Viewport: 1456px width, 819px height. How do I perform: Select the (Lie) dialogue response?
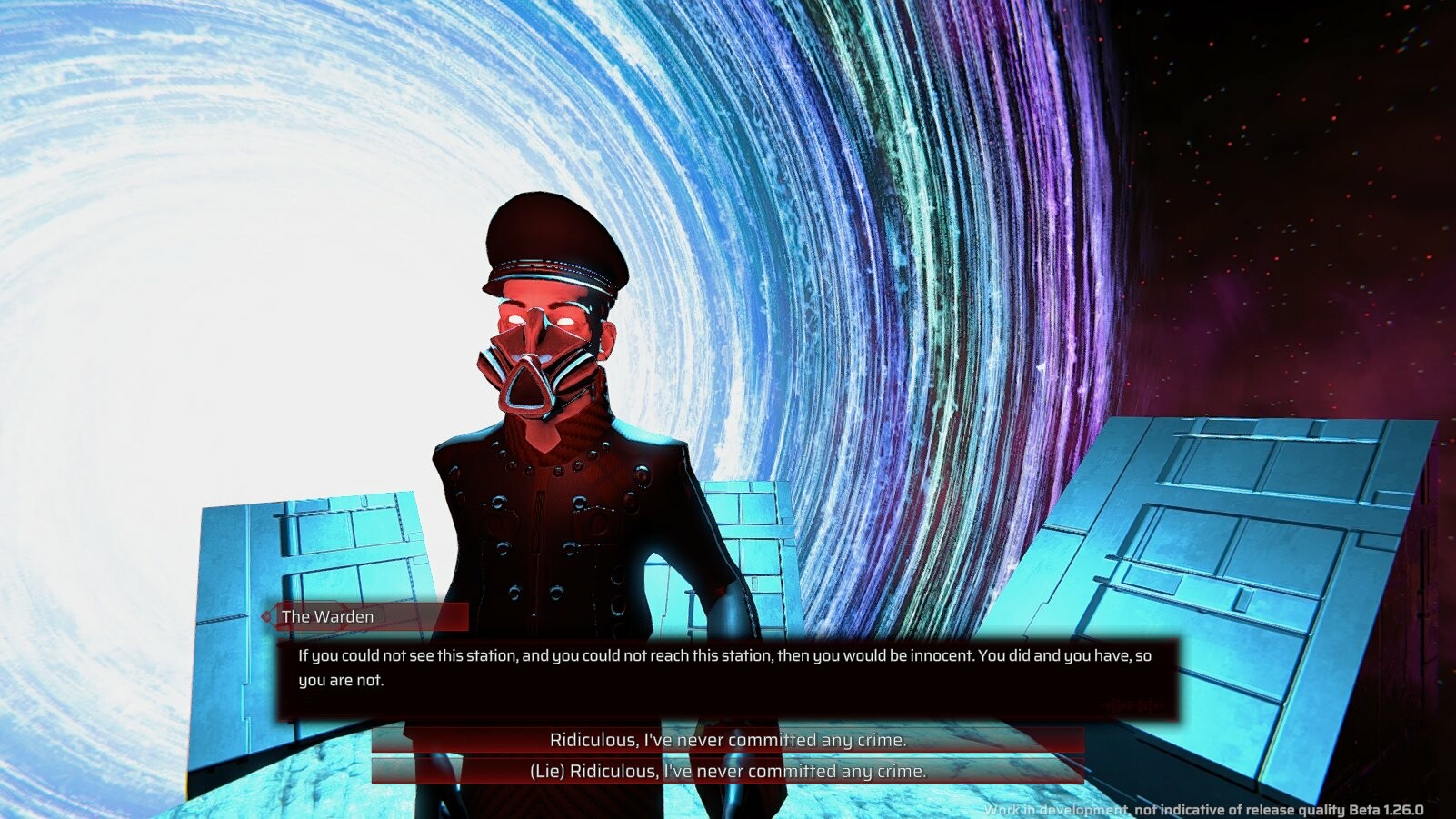(x=727, y=771)
